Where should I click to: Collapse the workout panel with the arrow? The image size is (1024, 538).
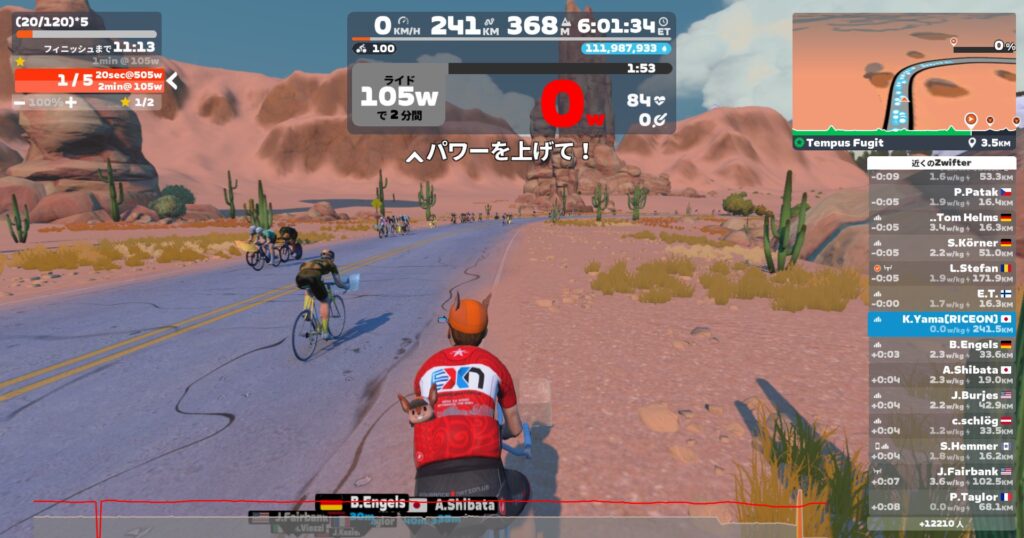172,80
